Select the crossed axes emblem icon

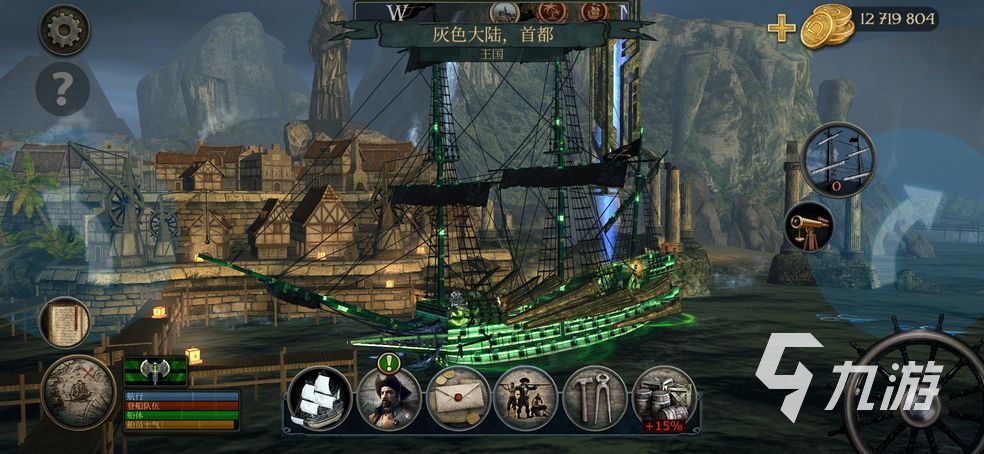point(155,371)
